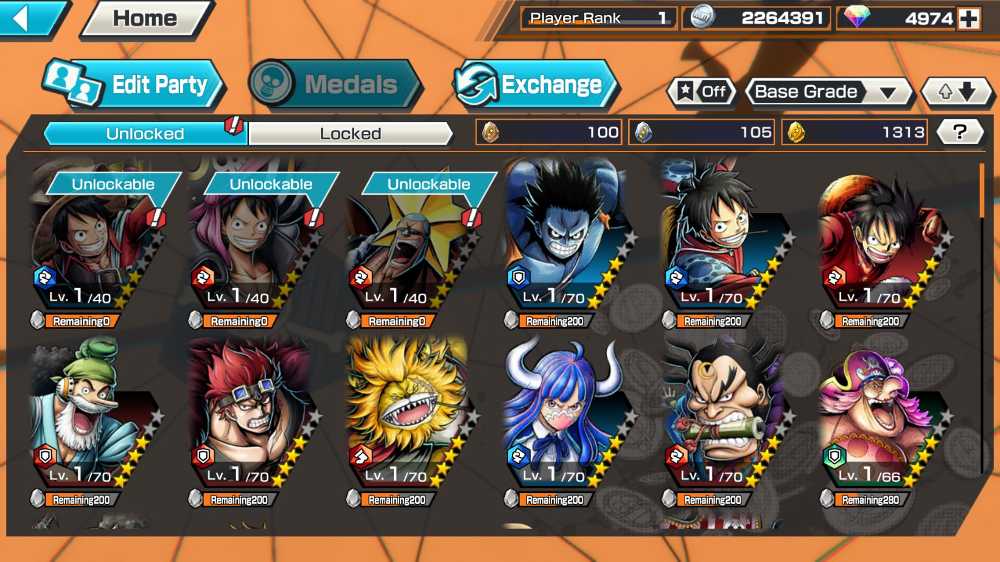Open the question mark help button
This screenshot has height=562, width=1000.
click(x=961, y=132)
